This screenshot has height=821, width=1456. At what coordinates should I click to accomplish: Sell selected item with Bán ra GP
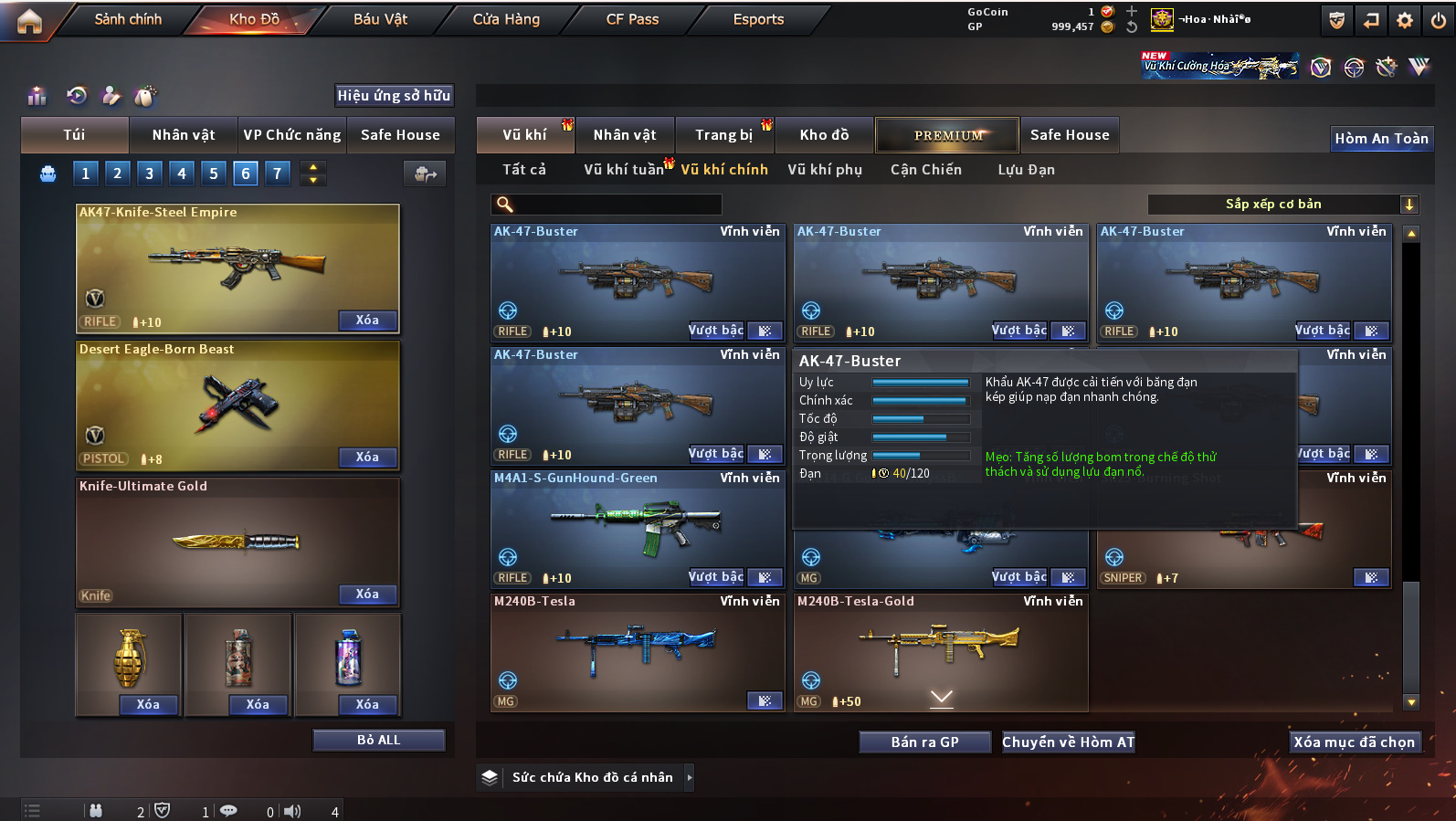tap(924, 742)
